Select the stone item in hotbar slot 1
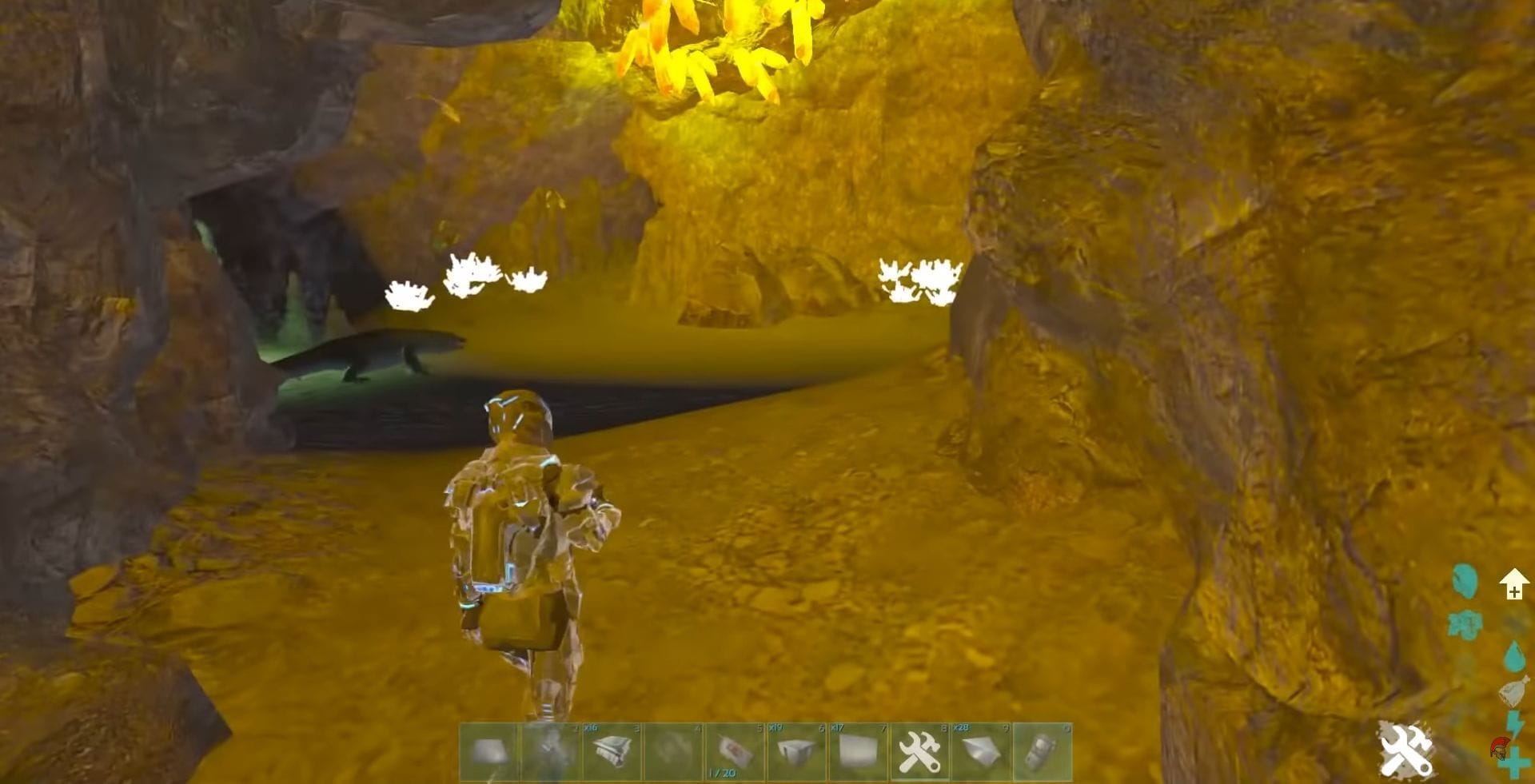 [488, 750]
